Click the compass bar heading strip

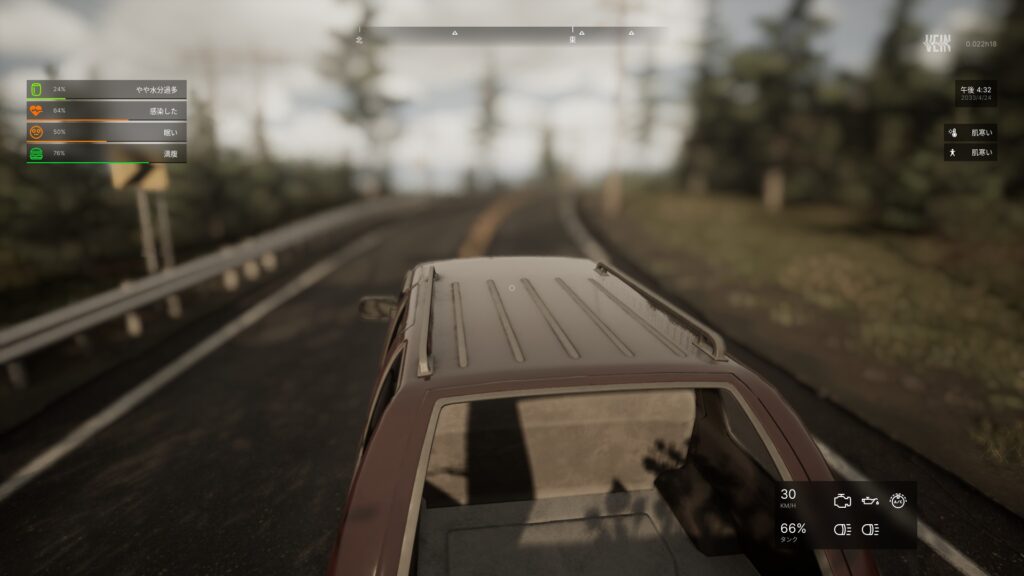pyautogui.click(x=512, y=34)
